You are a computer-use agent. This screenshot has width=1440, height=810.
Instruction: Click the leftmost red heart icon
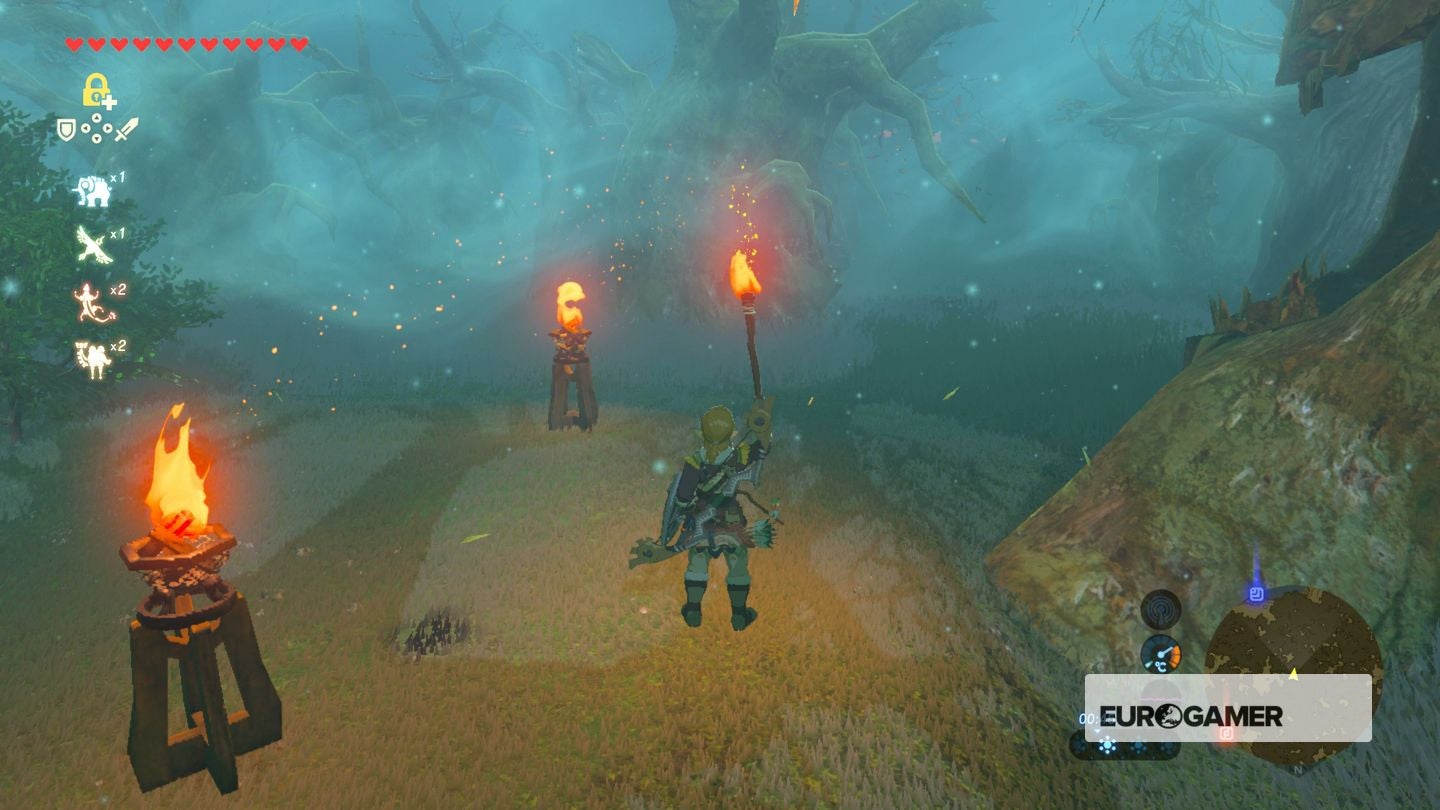(x=73, y=42)
